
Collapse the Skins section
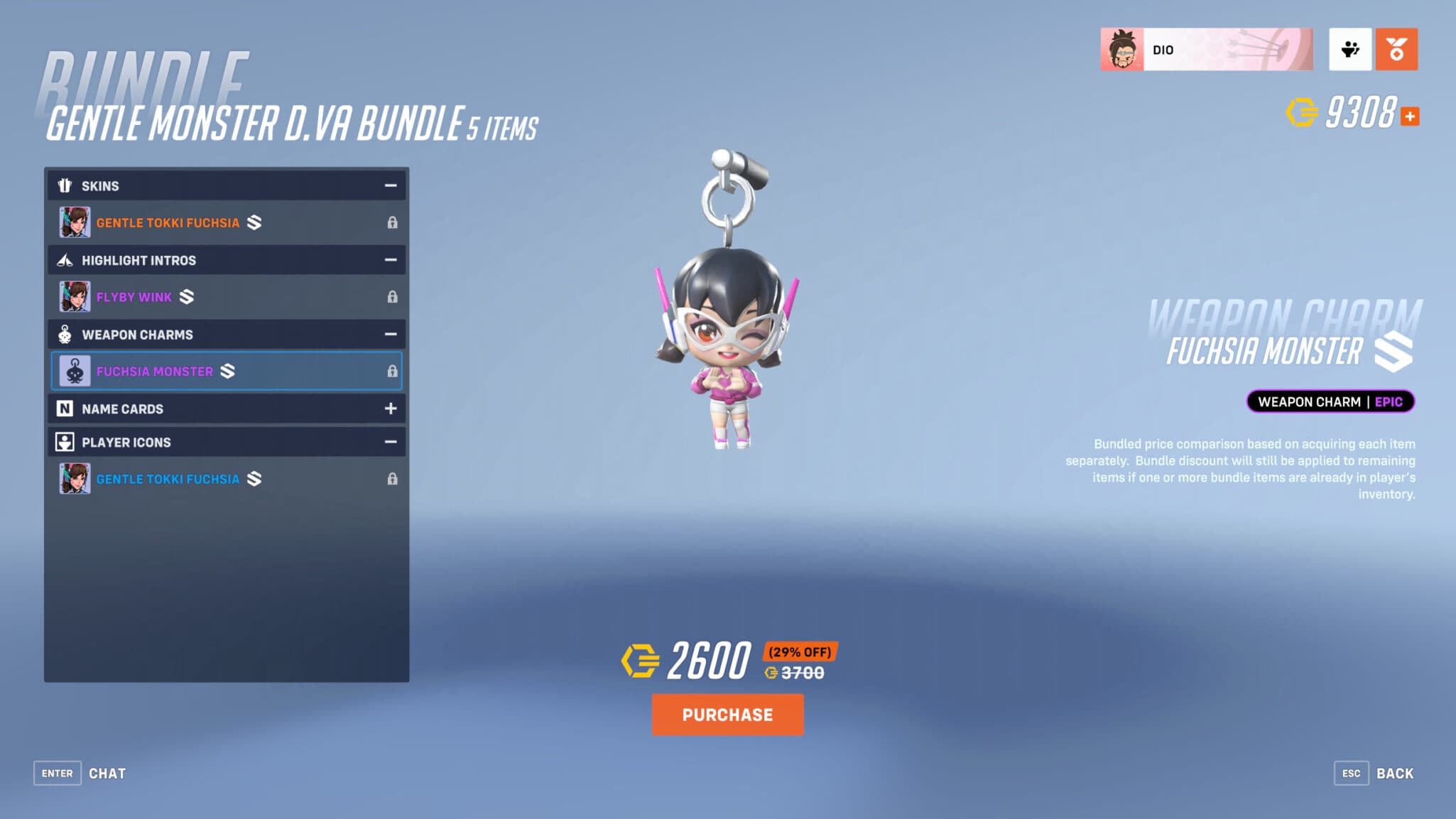pos(390,185)
